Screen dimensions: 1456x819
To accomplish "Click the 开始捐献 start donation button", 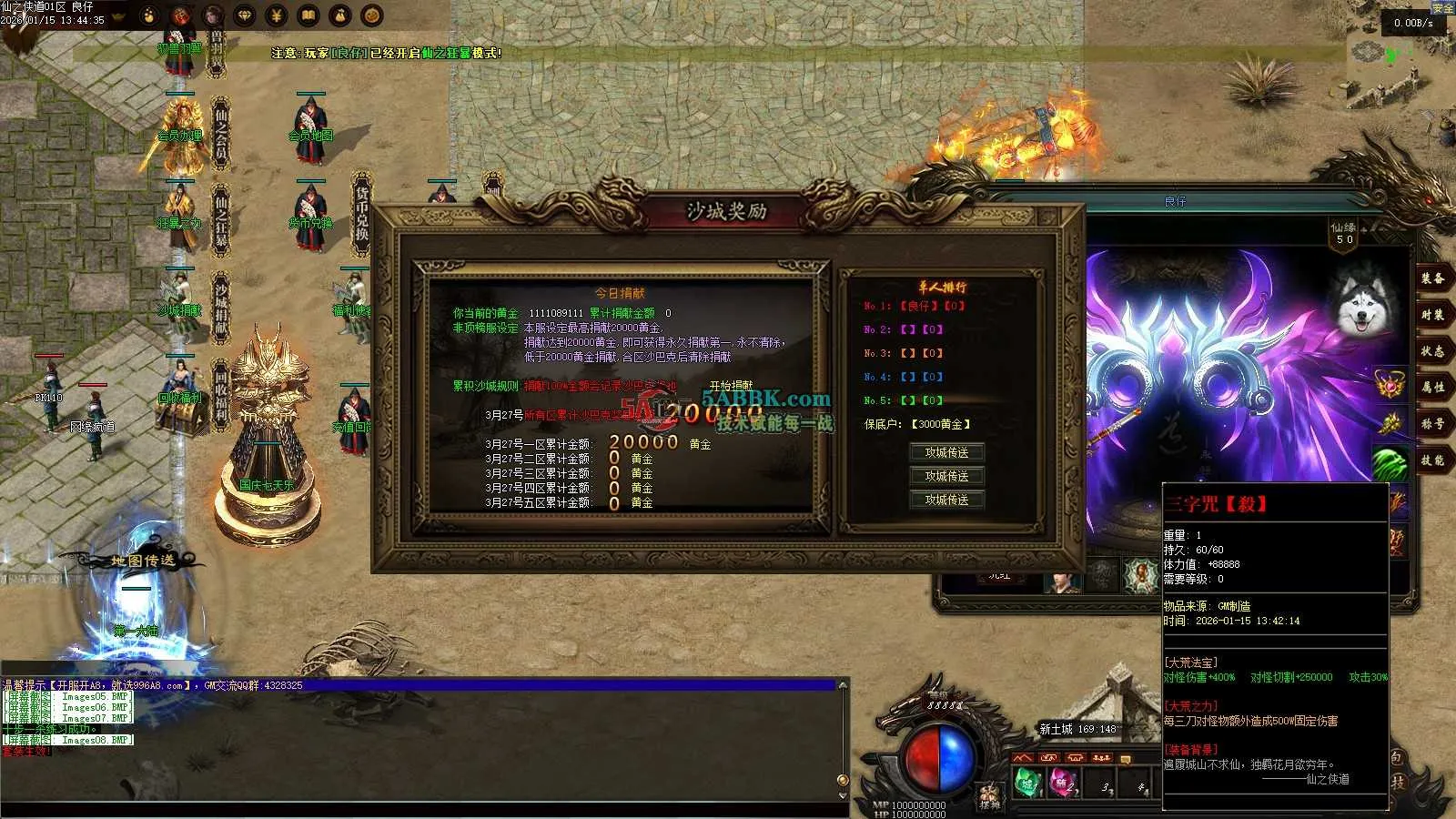I will pyautogui.click(x=731, y=386).
